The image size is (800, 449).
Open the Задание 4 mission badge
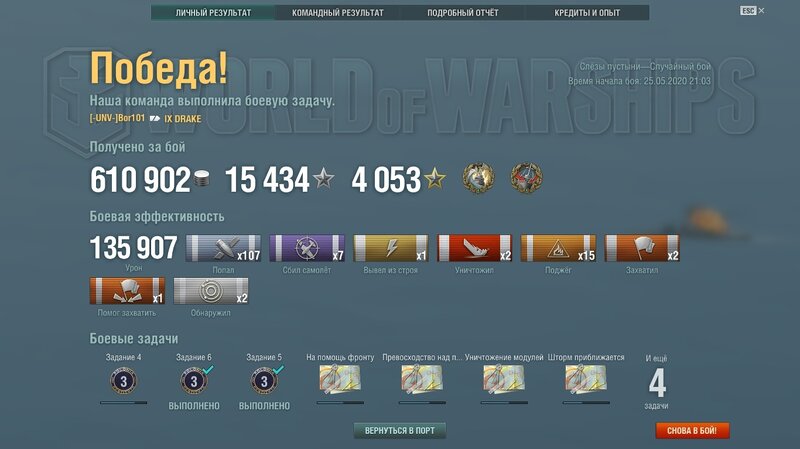[x=124, y=381]
